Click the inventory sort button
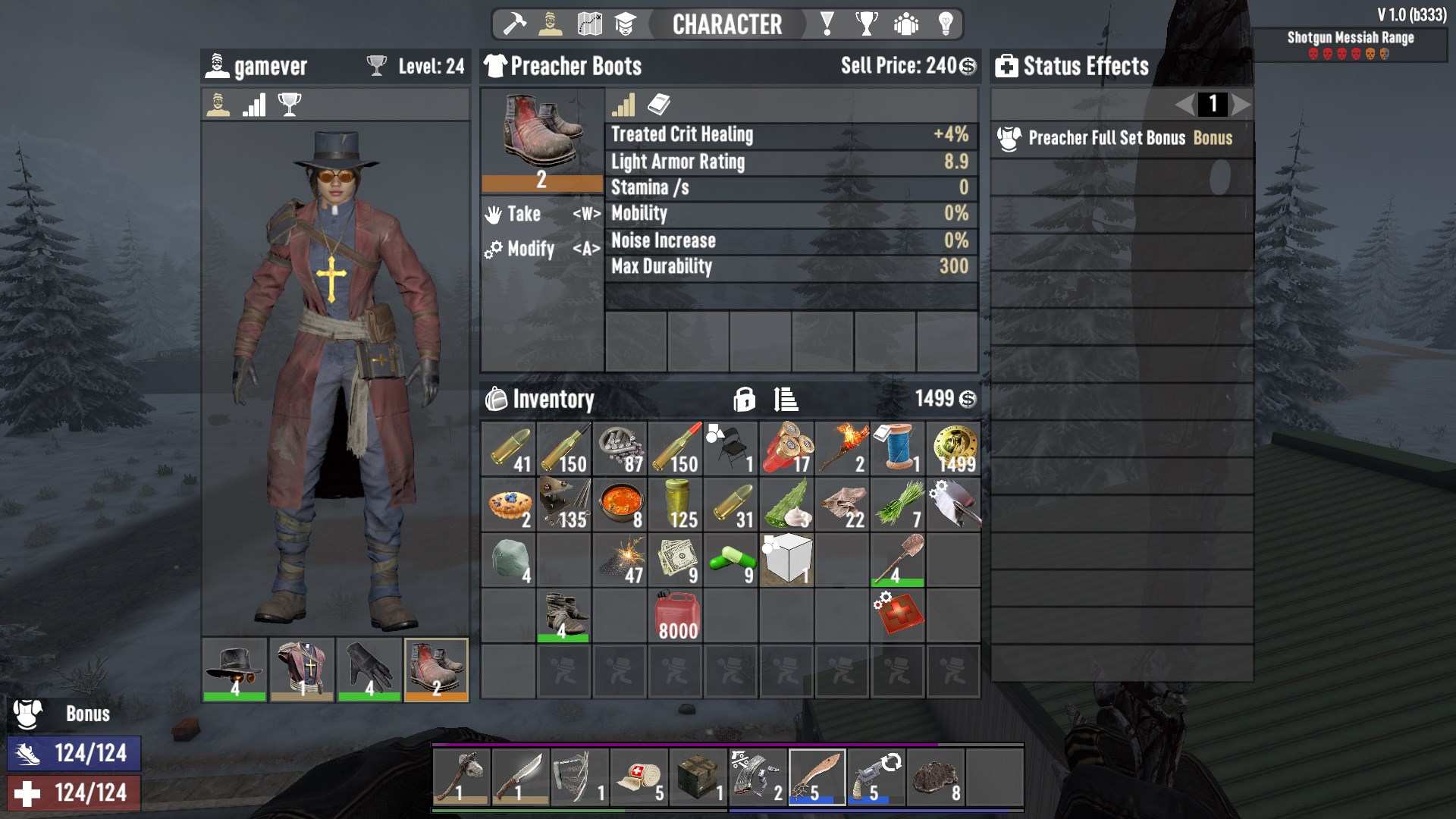Image resolution: width=1456 pixels, height=819 pixels. coord(785,399)
